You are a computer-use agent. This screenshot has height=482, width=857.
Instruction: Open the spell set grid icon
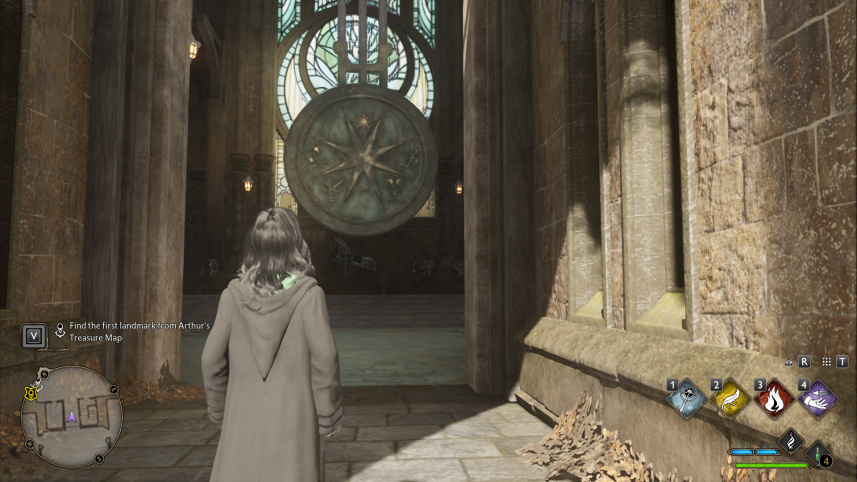(x=824, y=362)
